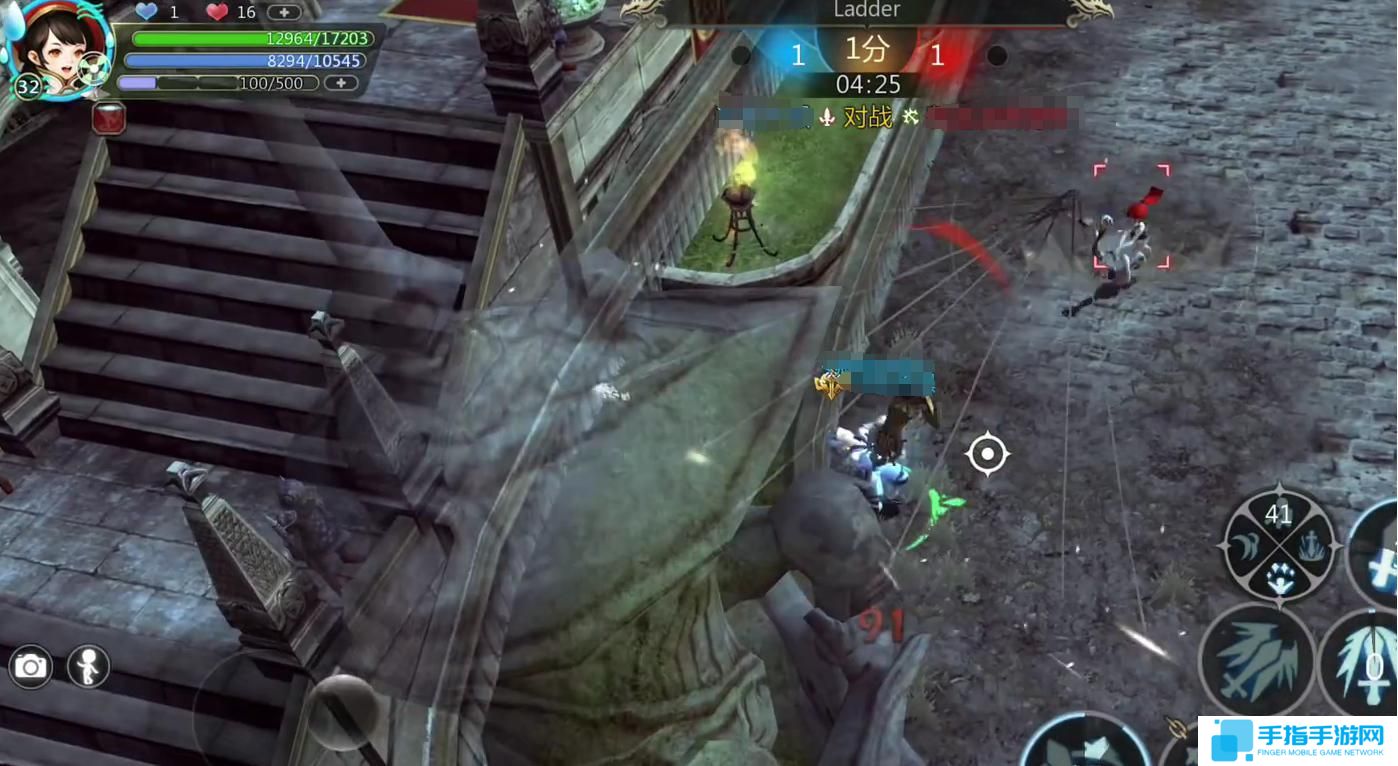Viewport: 1398px width, 766px height.
Task: Click the plus button beside the 100/500 bar
Action: (341, 83)
